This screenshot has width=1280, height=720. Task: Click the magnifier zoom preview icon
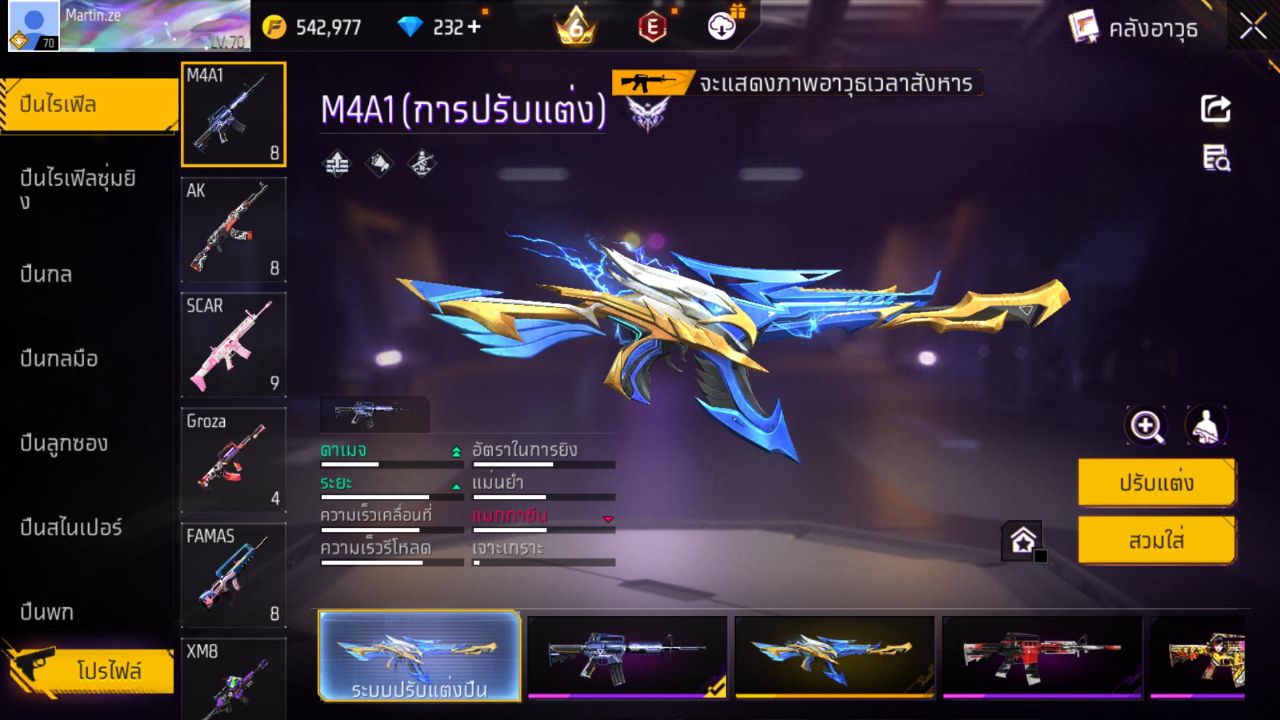point(1146,425)
